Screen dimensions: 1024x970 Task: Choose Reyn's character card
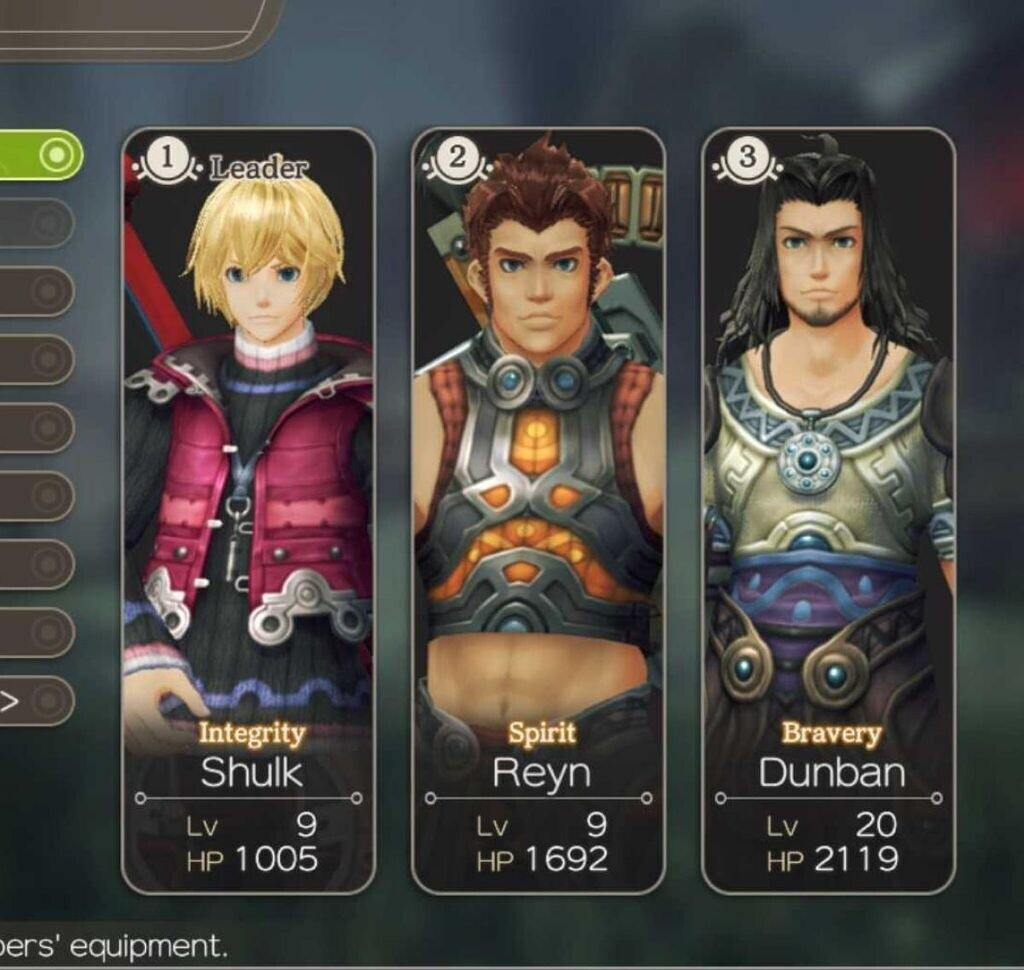(538, 510)
